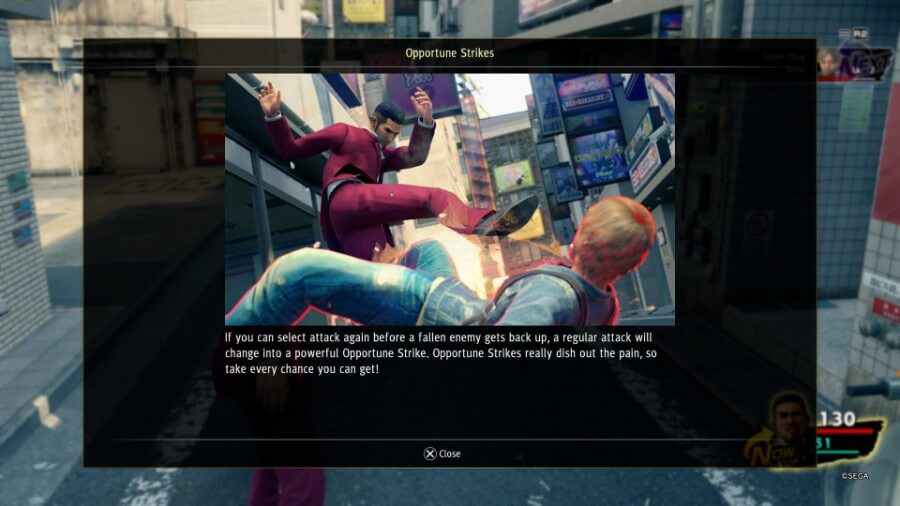Screen dimensions: 900x506
Task: Click the Opportune Strikes tutorial illustration
Action: (x=449, y=199)
